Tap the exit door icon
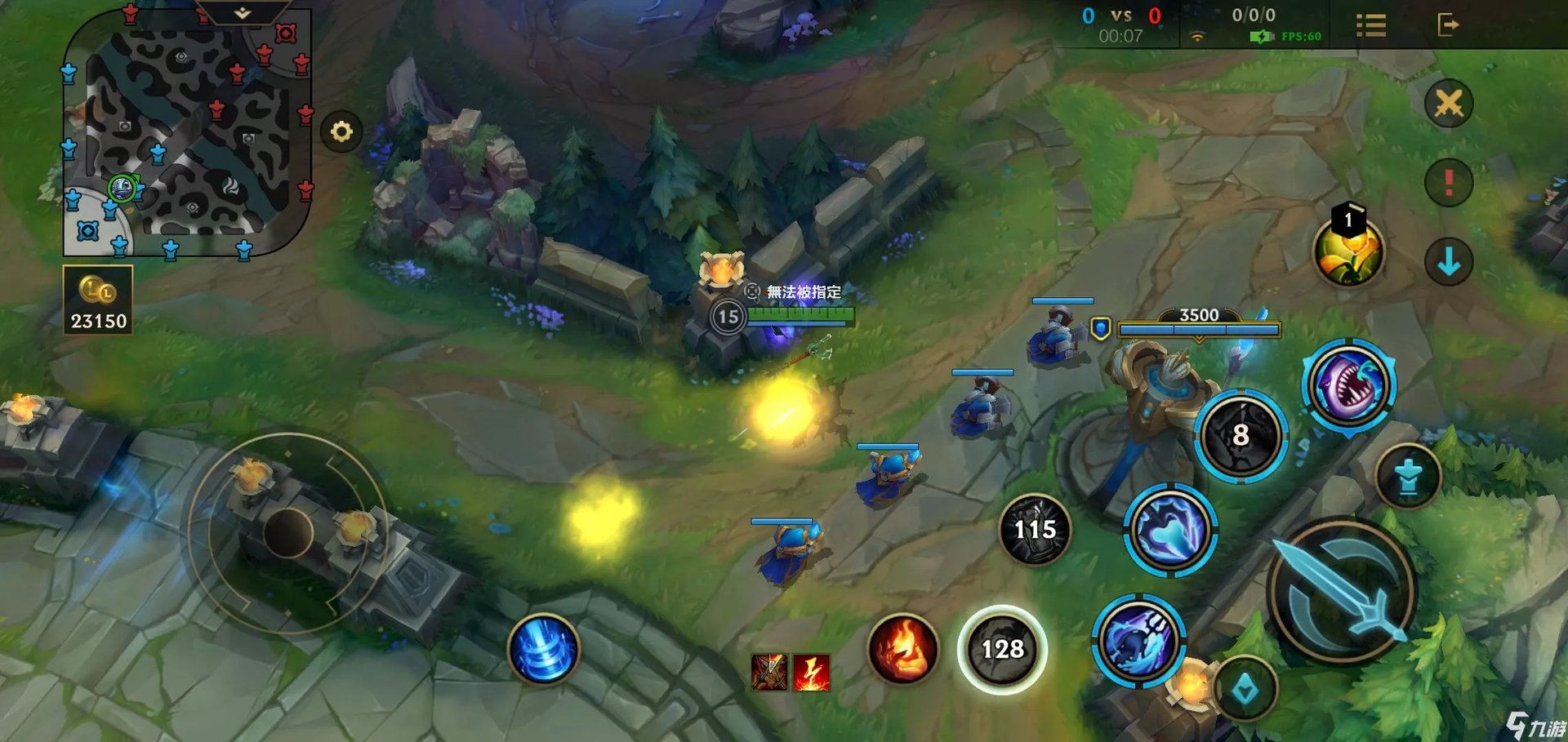1568x742 pixels. pyautogui.click(x=1447, y=25)
